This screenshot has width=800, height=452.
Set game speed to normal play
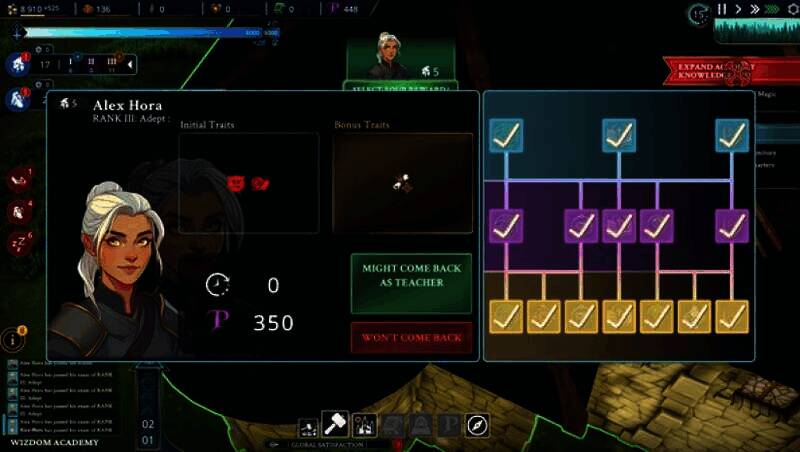point(738,10)
